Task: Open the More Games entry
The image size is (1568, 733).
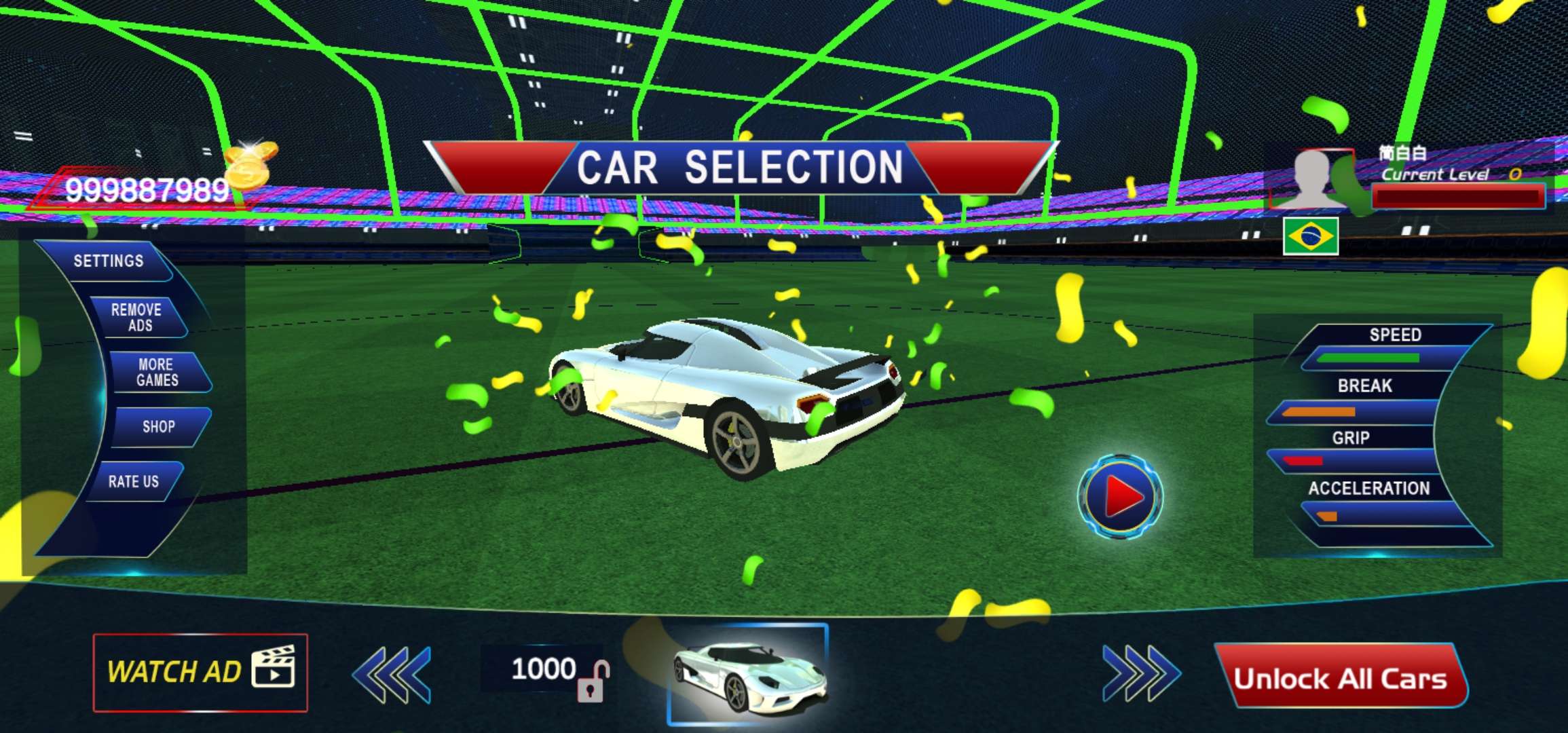Action: [x=157, y=373]
